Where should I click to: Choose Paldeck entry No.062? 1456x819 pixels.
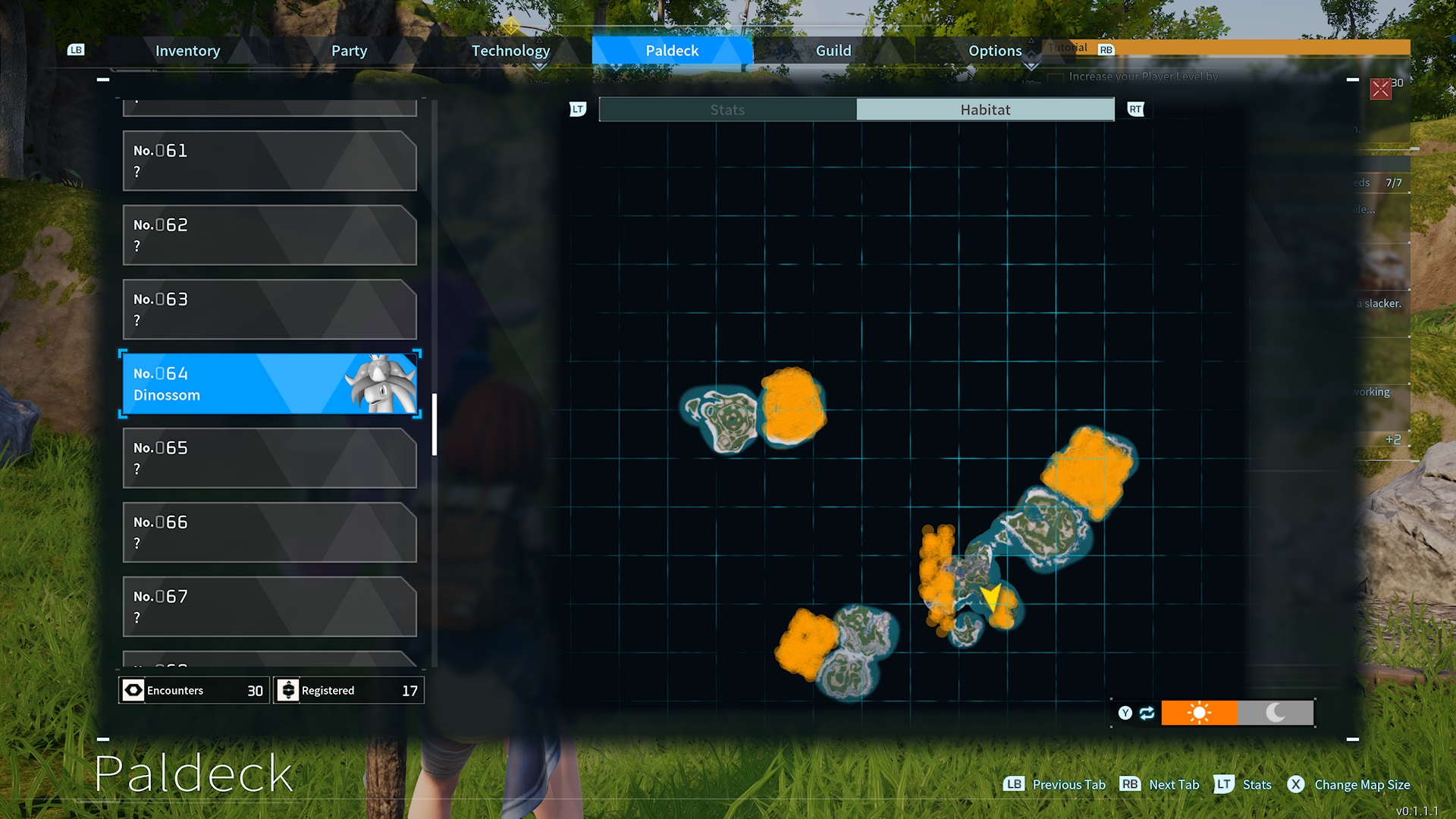[x=269, y=235]
